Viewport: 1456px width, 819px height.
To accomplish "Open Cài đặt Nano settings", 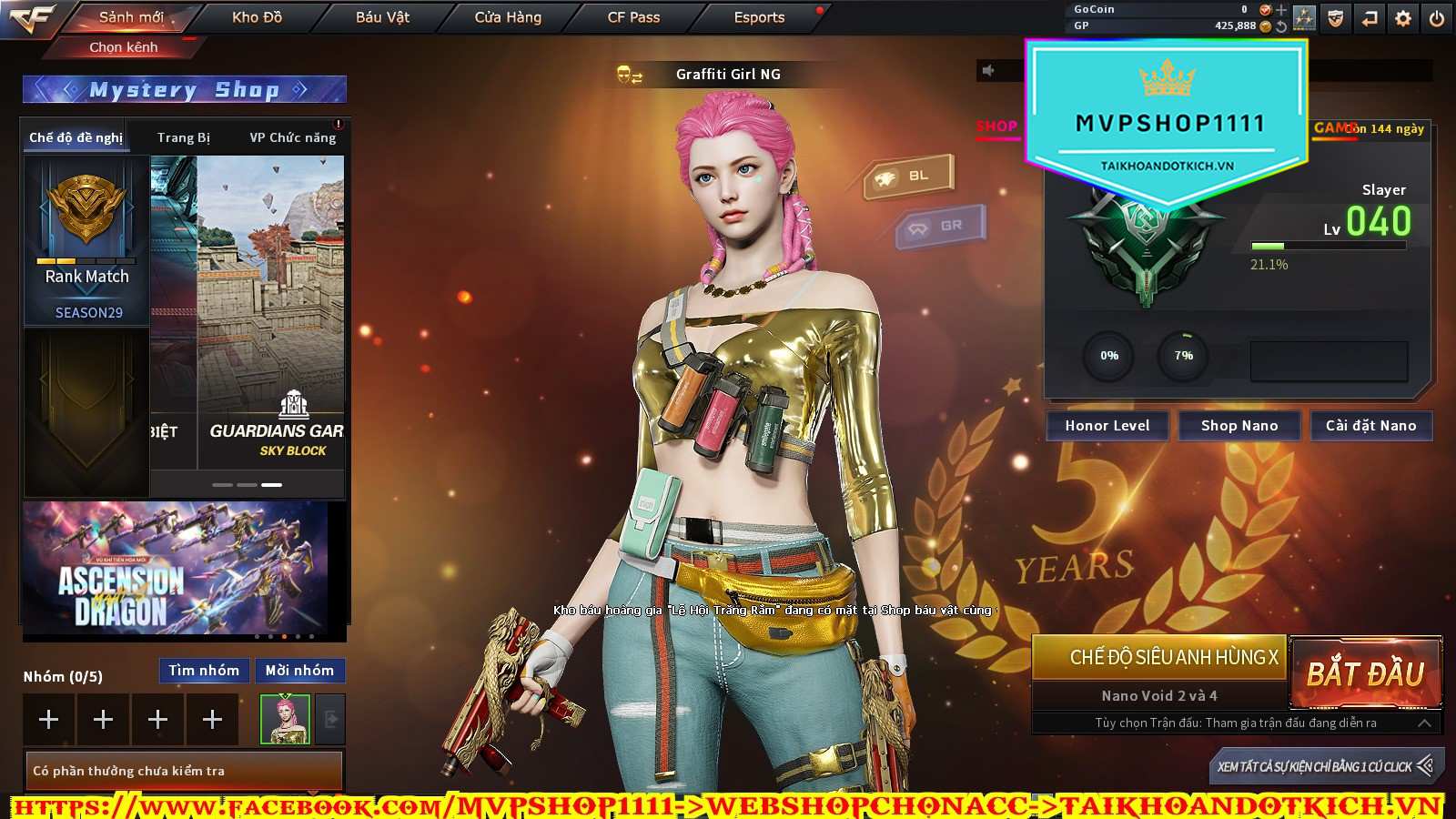I will [x=1370, y=426].
